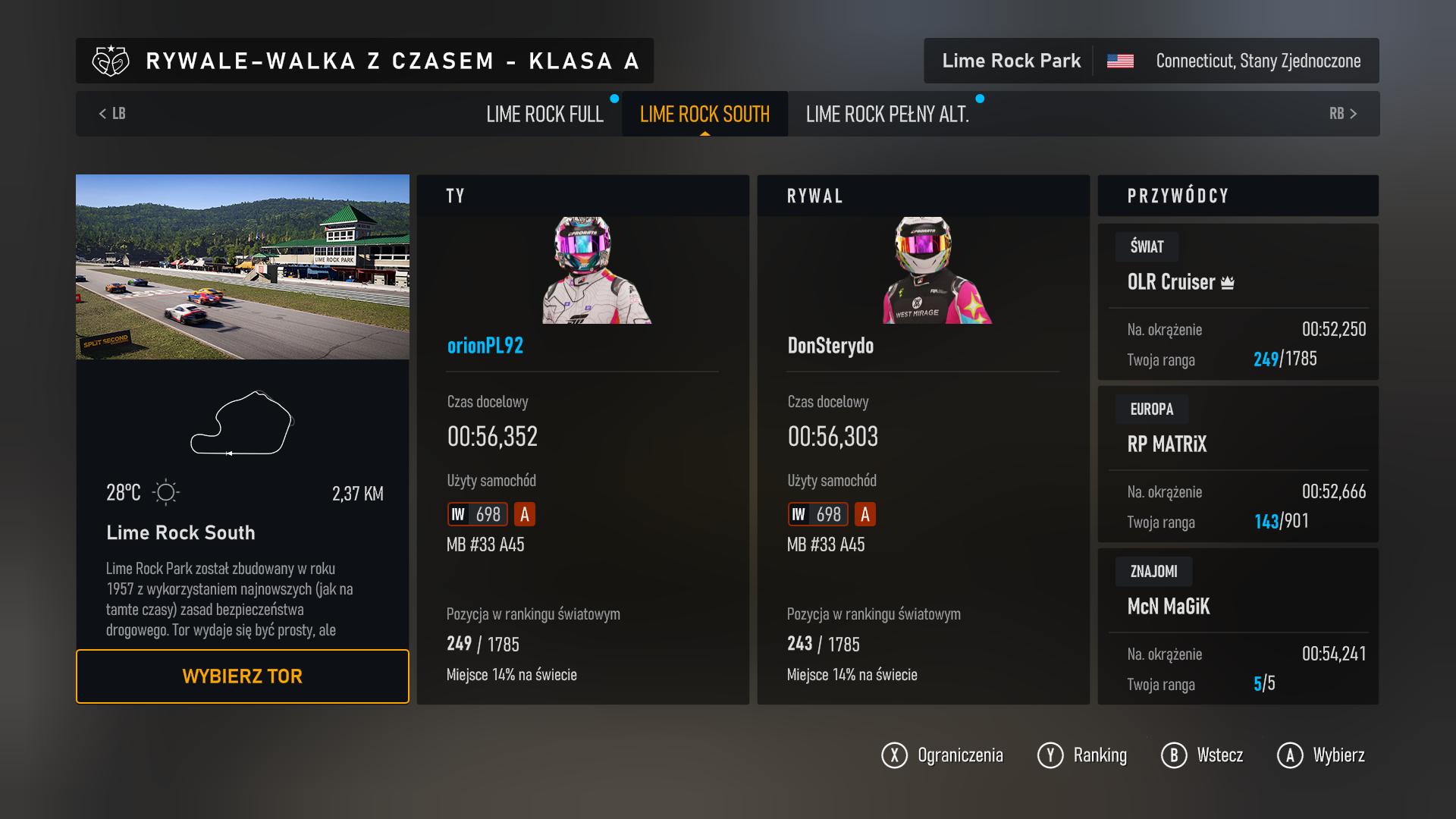Select the WYBIERZ TOR button

point(242,676)
